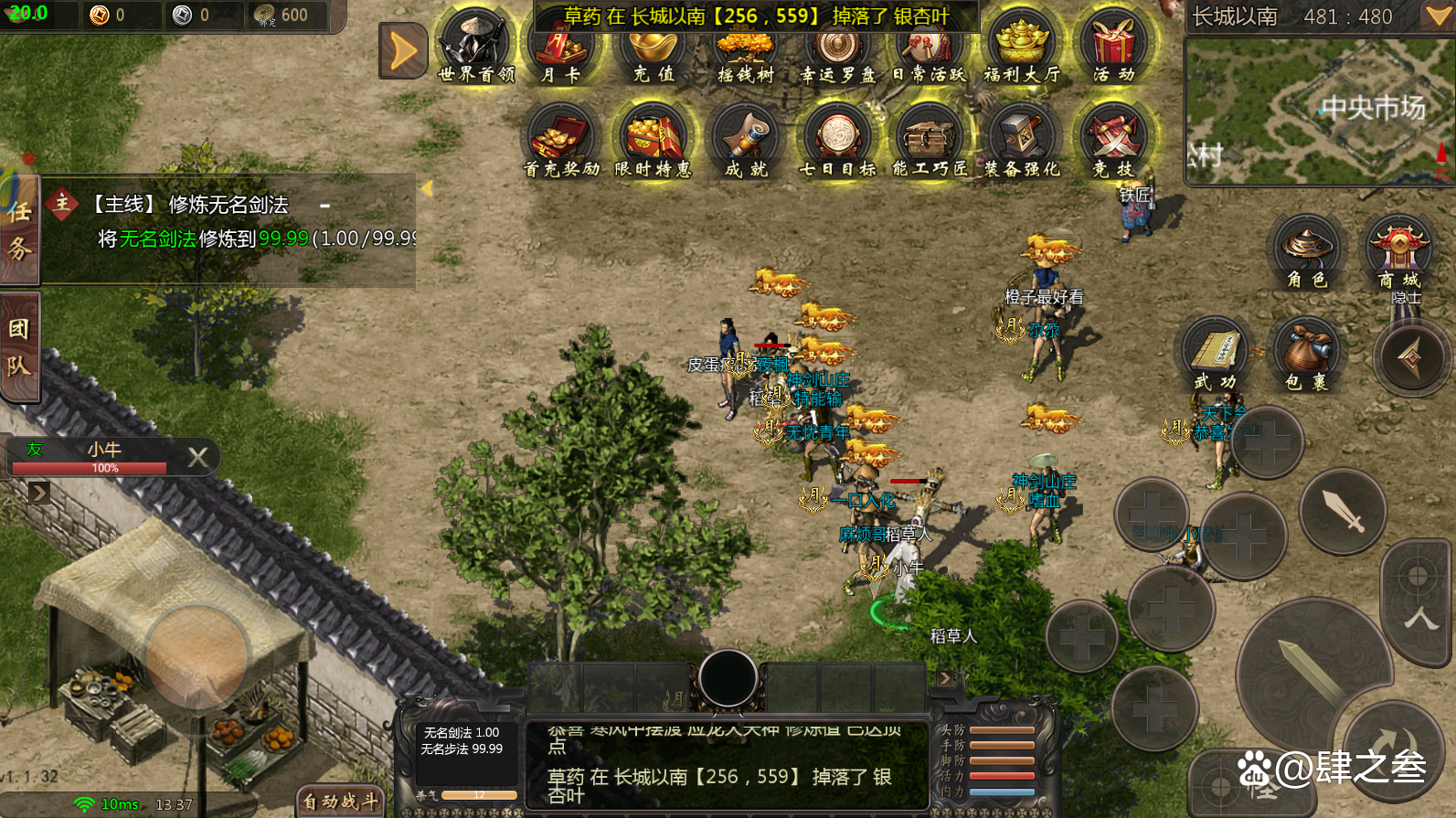The height and width of the screenshot is (818, 1456).
Task: Open the 装备强化 equipment enhancement icon
Action: pyautogui.click(x=1021, y=139)
